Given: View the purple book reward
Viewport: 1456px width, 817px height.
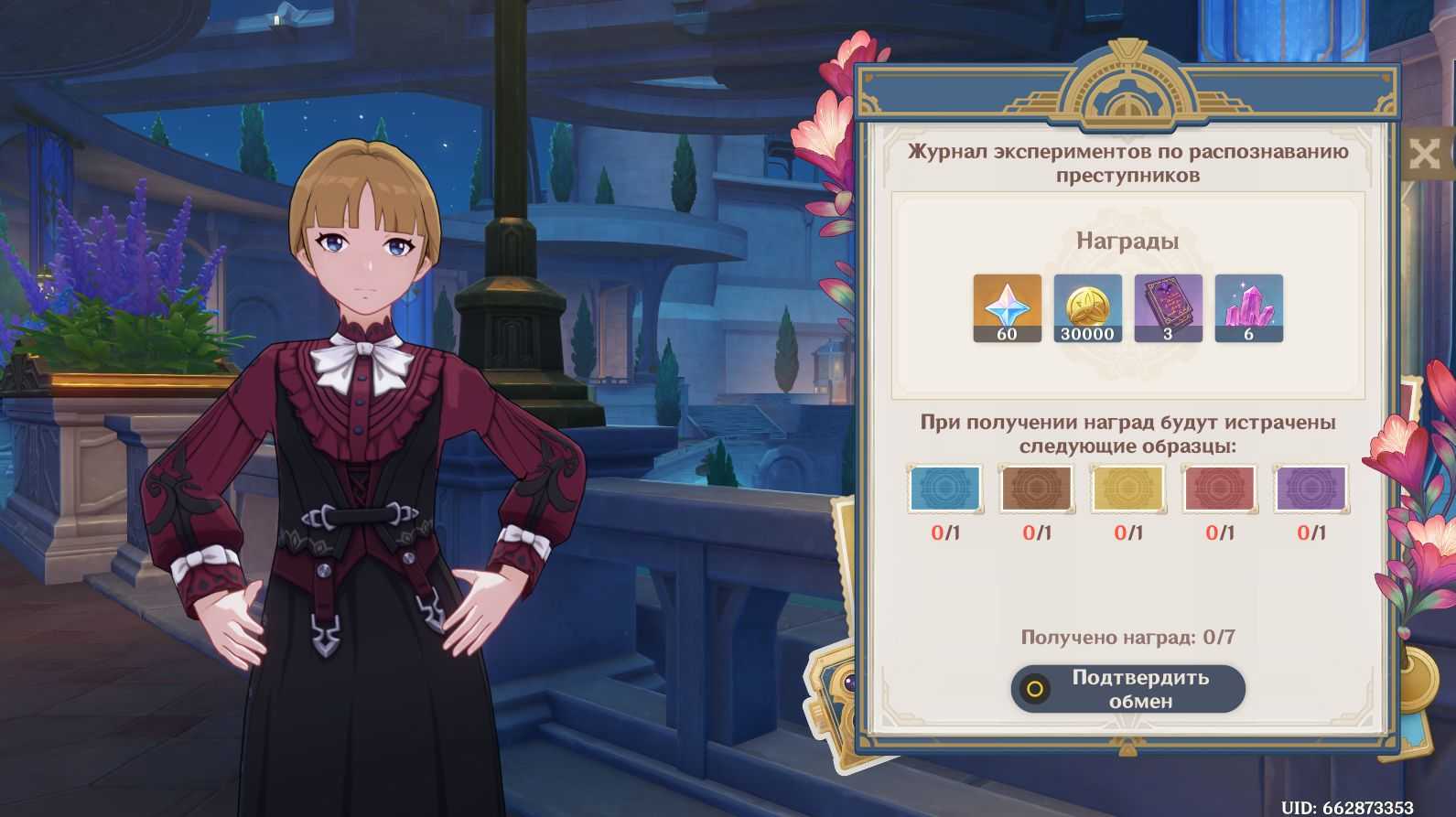Looking at the screenshot, I should [1168, 307].
